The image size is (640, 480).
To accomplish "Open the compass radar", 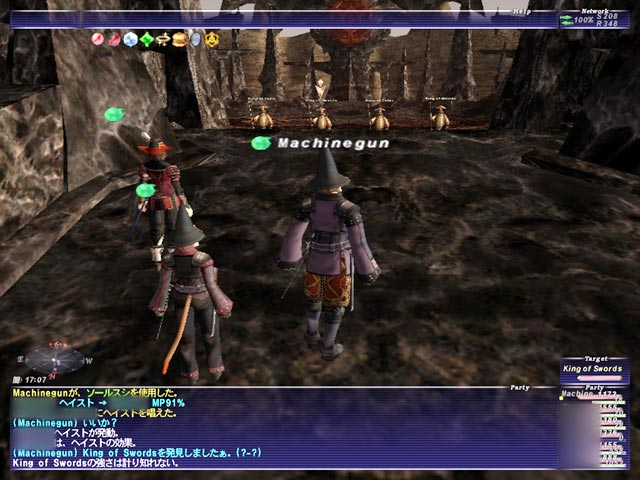I will [x=52, y=357].
